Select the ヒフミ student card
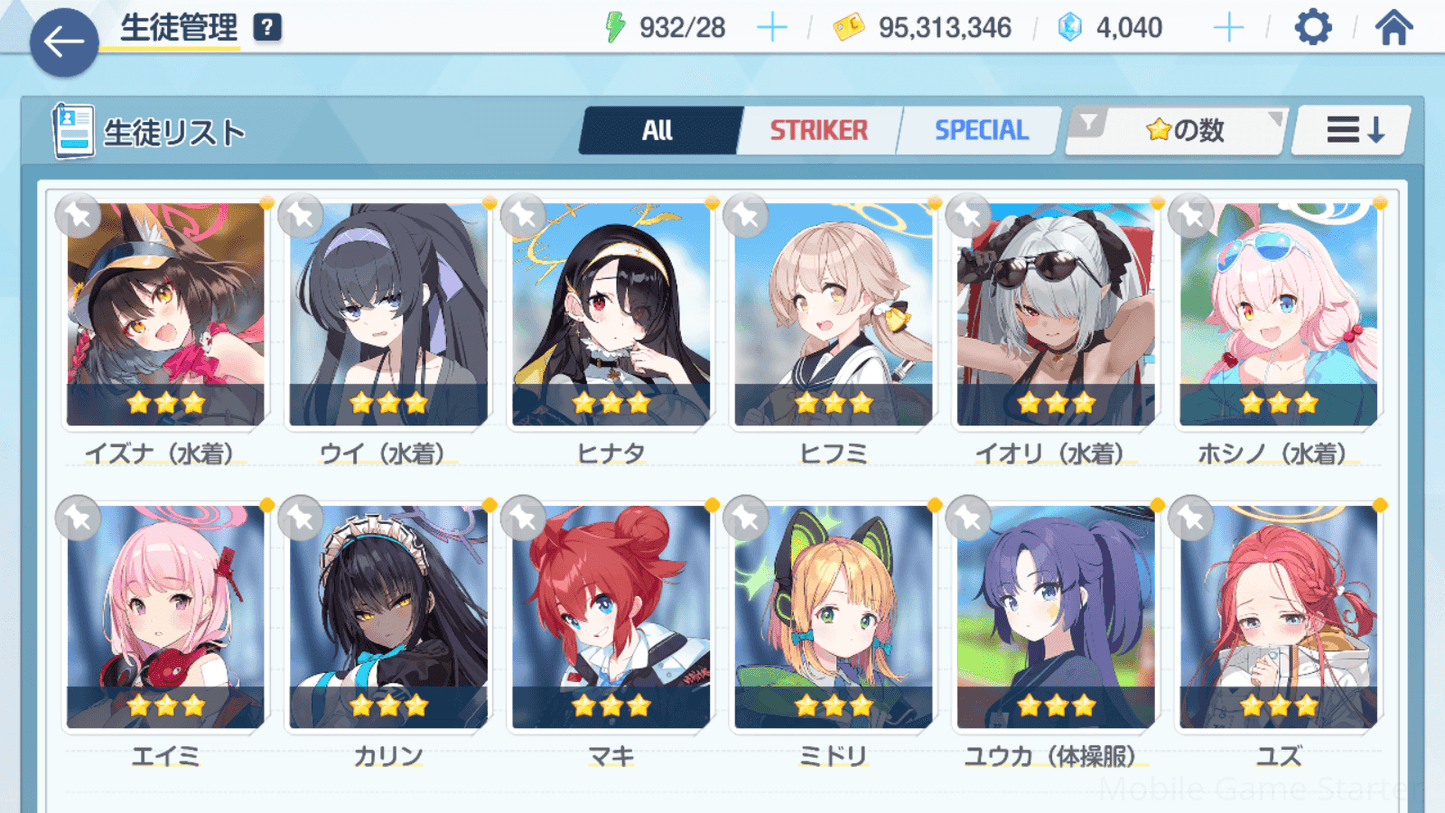Screen dimensions: 1445x813 (x=833, y=315)
